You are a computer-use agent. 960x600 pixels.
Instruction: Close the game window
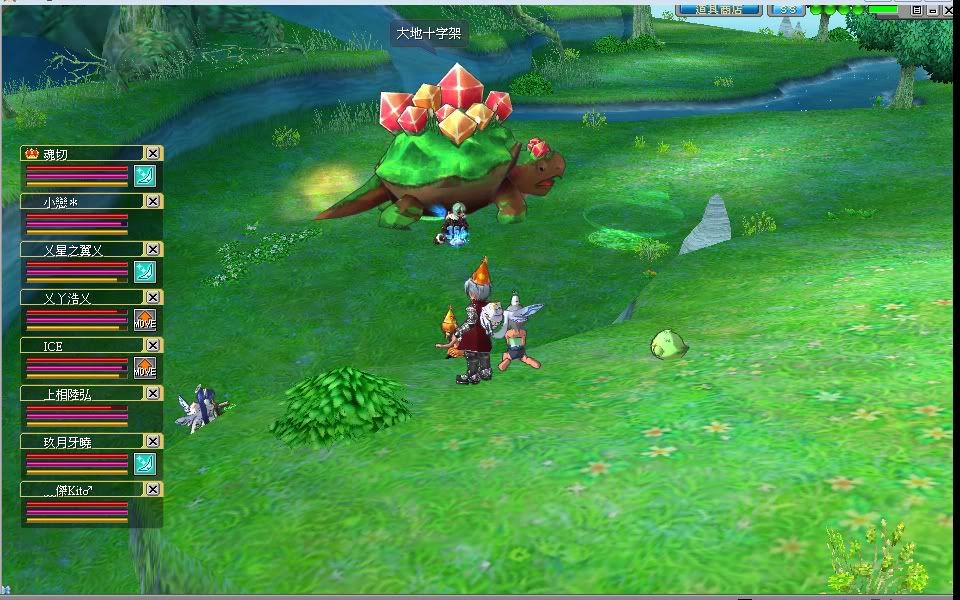(947, 9)
